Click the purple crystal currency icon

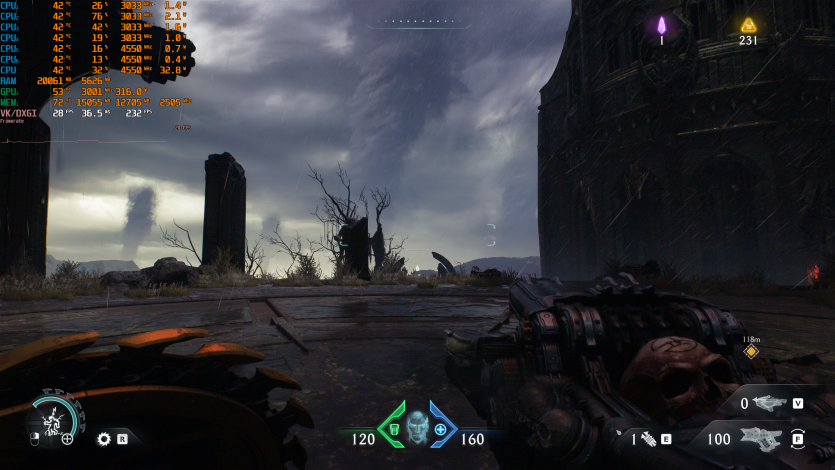pos(661,25)
